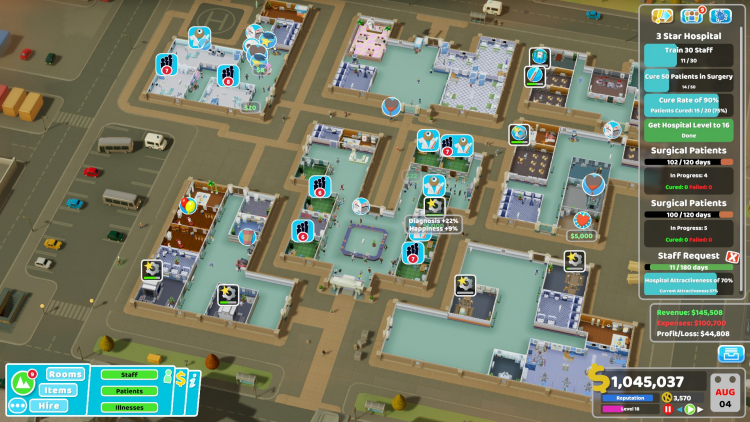Viewport: 750px width, 422px height.
Task: Open the calendar showing AUG 04
Action: point(727,390)
